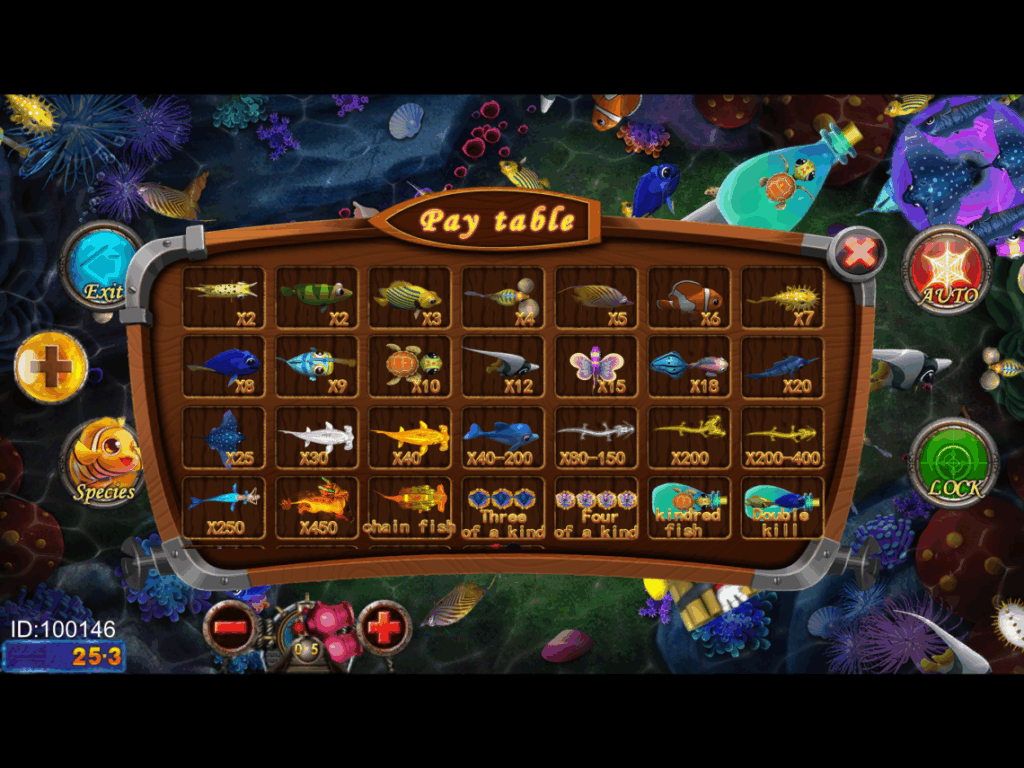This screenshot has width=1024, height=768.
Task: Decrease bet with red minus button
Action: (230, 627)
